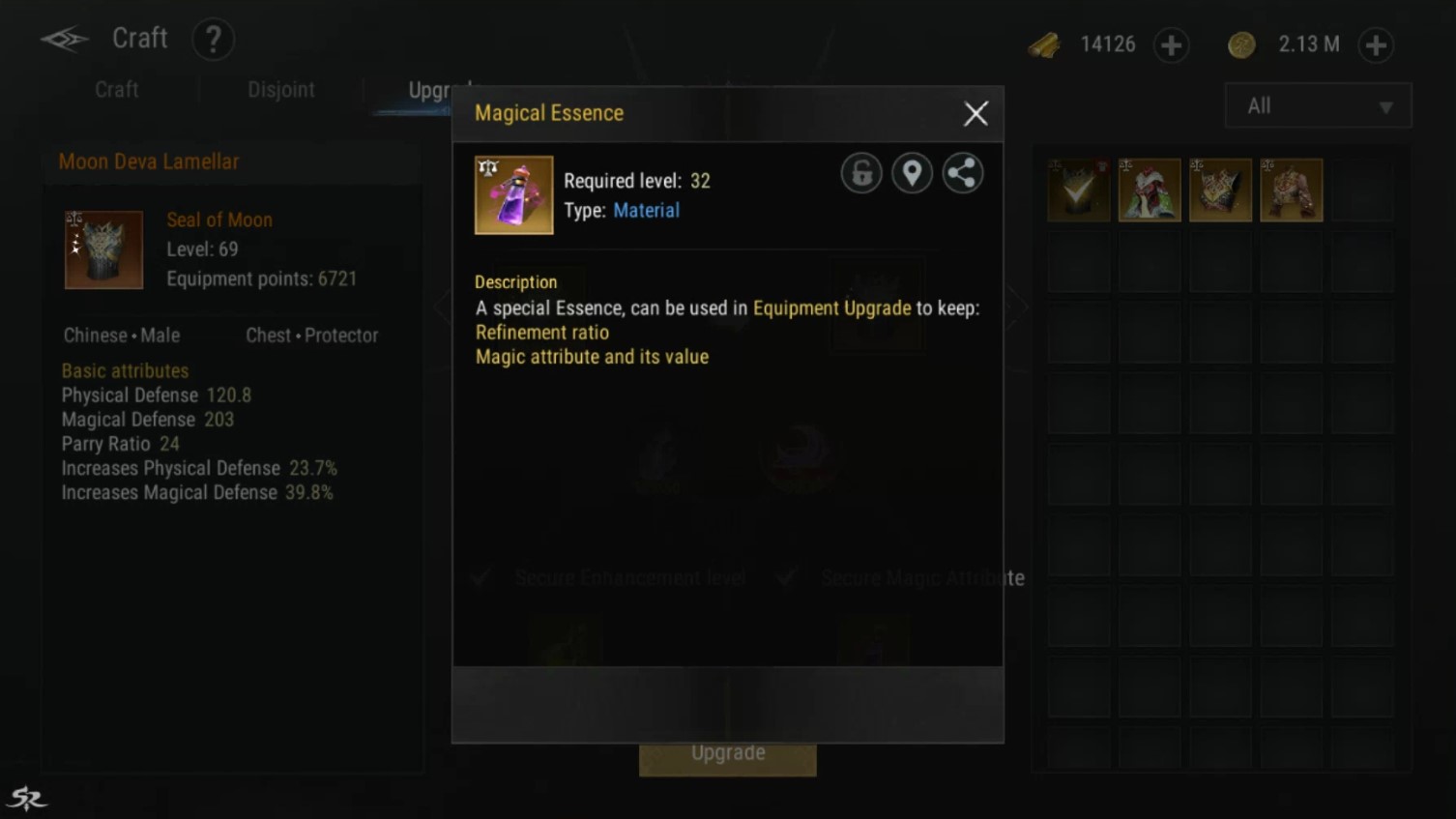
Task: Toggle the lock icon on Magical Essence
Action: click(x=860, y=174)
